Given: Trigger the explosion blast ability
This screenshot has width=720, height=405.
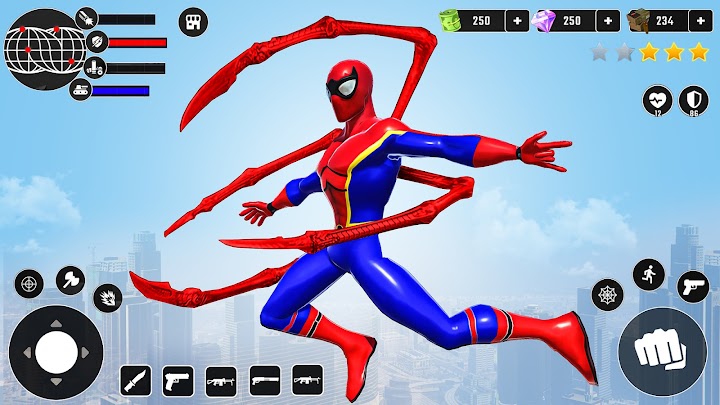Looking at the screenshot, I should (107, 297).
